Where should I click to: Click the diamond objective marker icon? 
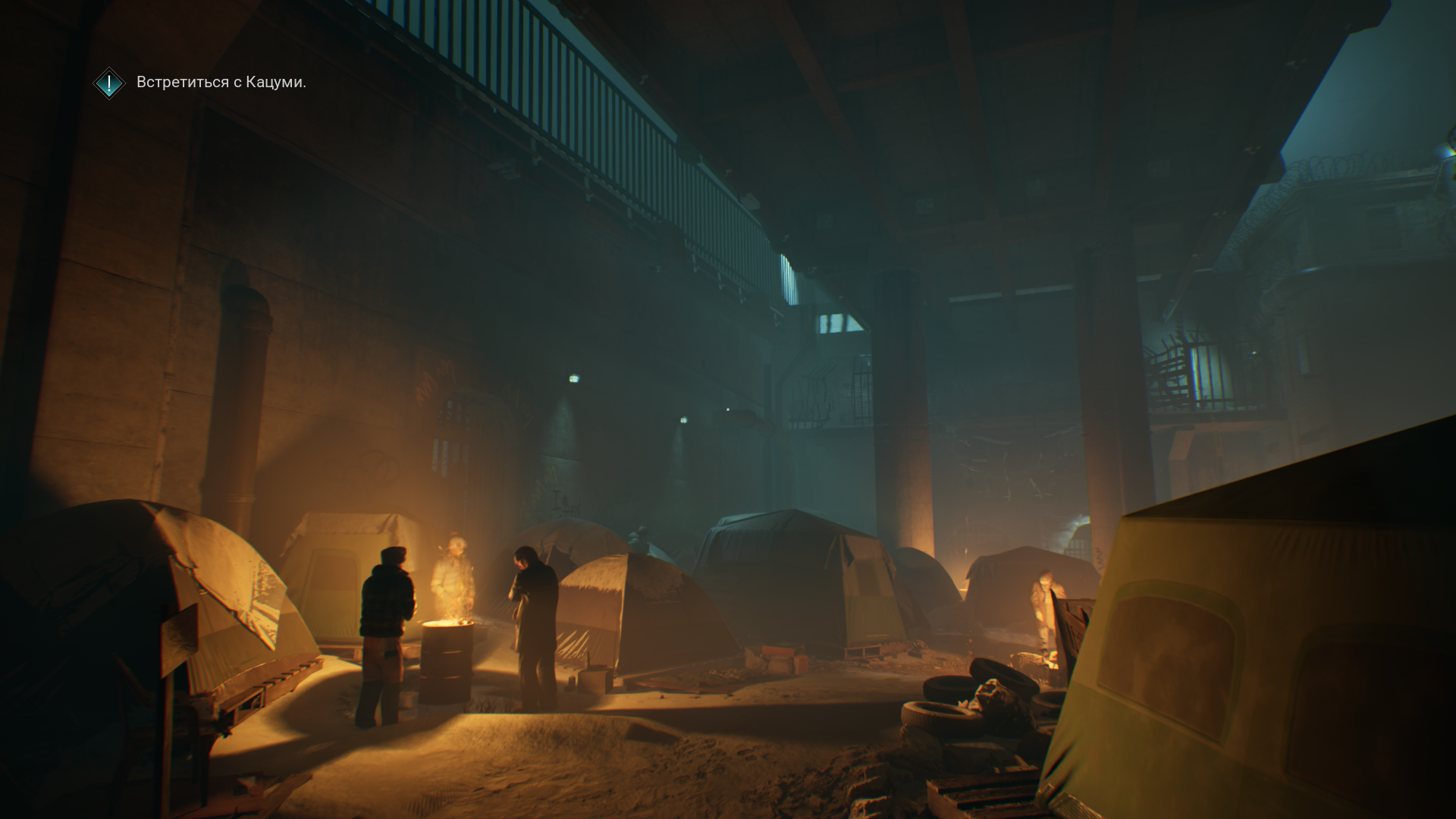(x=109, y=83)
